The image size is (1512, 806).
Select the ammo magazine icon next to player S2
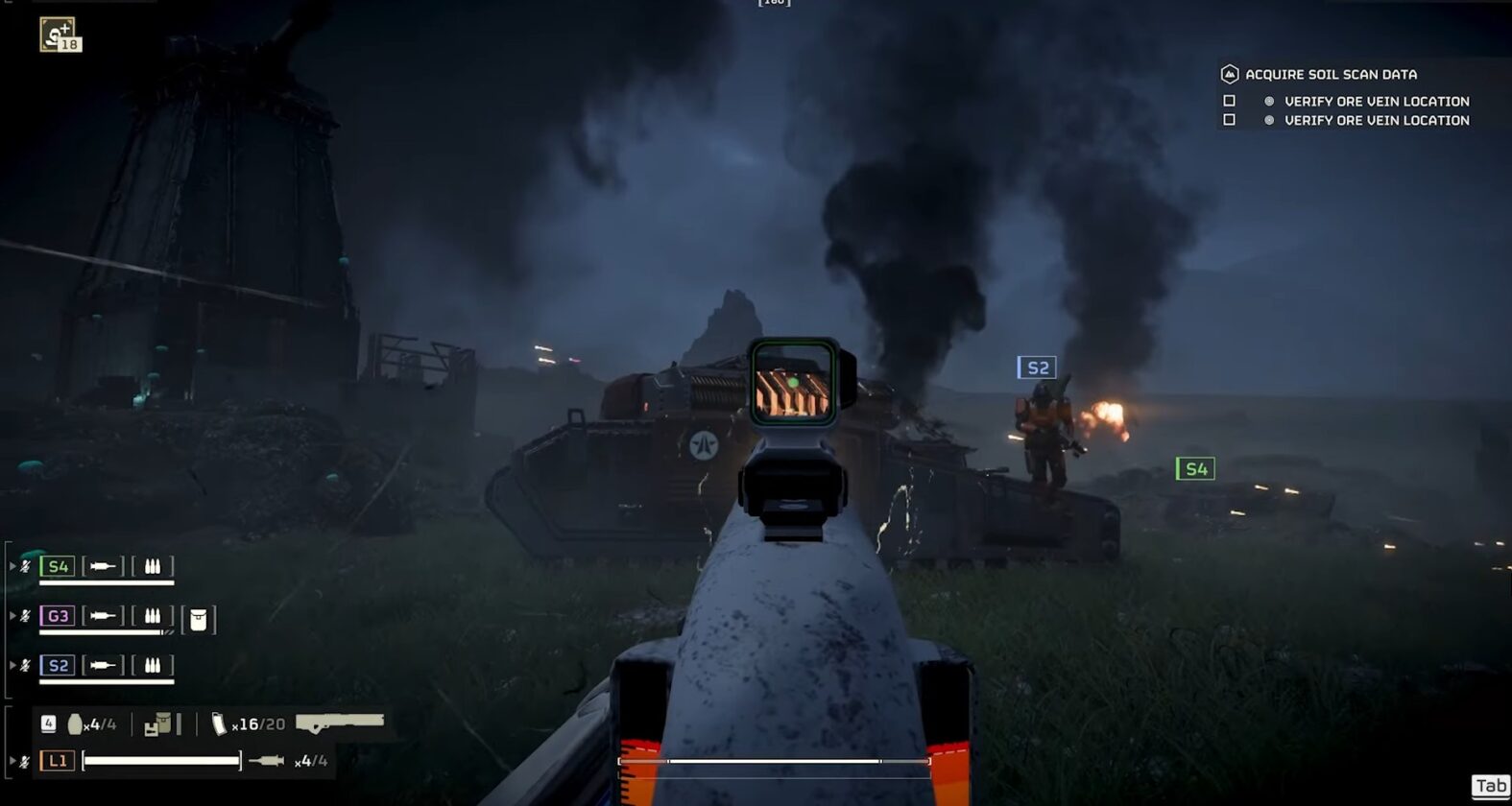click(152, 665)
